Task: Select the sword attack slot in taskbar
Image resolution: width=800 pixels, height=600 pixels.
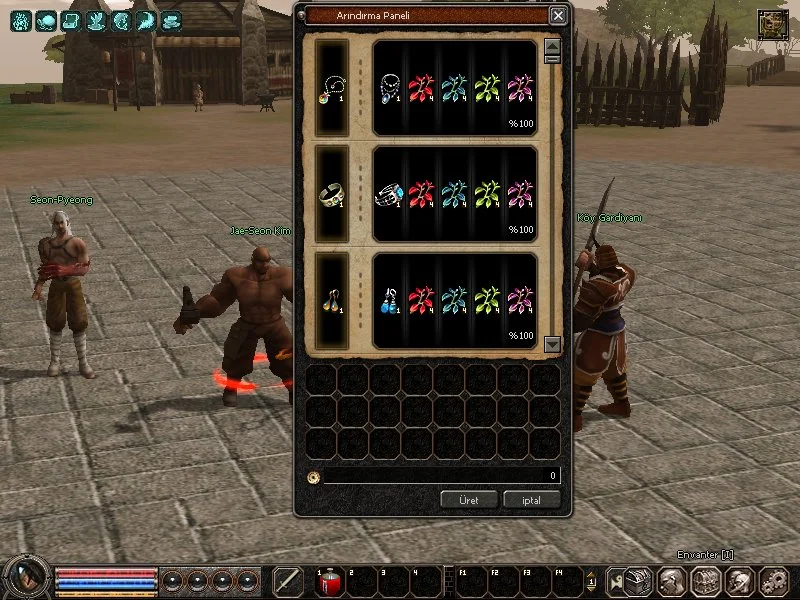Action: (x=288, y=581)
